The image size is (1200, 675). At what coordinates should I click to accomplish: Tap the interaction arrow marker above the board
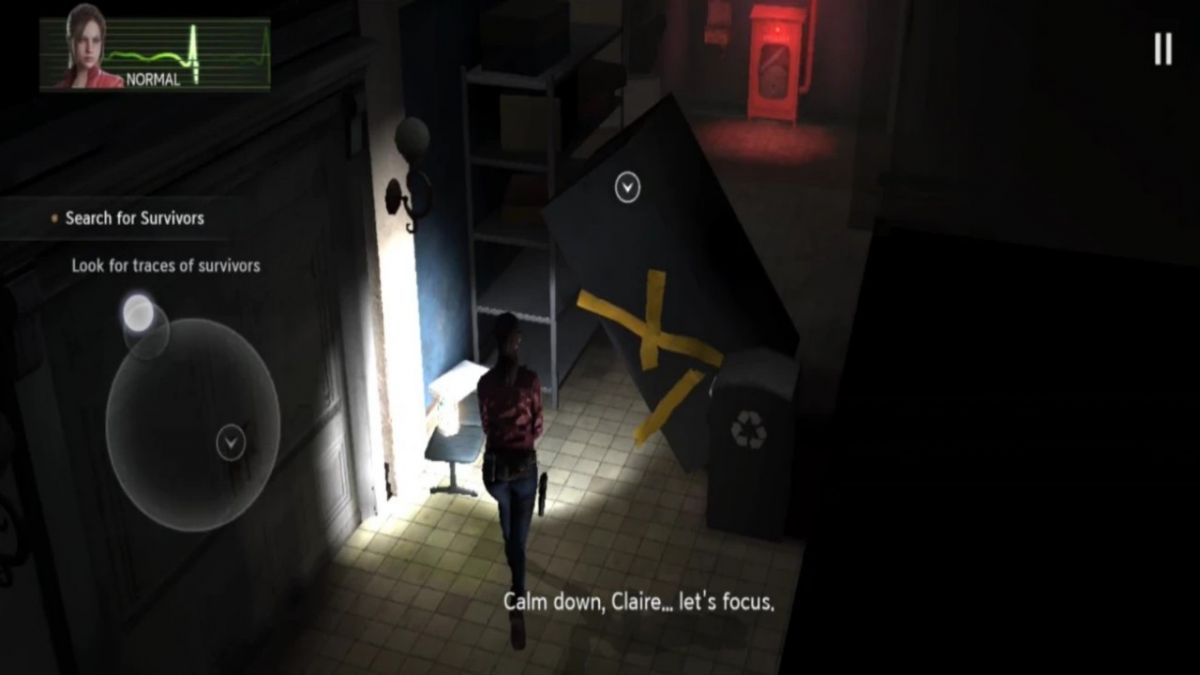pyautogui.click(x=627, y=187)
